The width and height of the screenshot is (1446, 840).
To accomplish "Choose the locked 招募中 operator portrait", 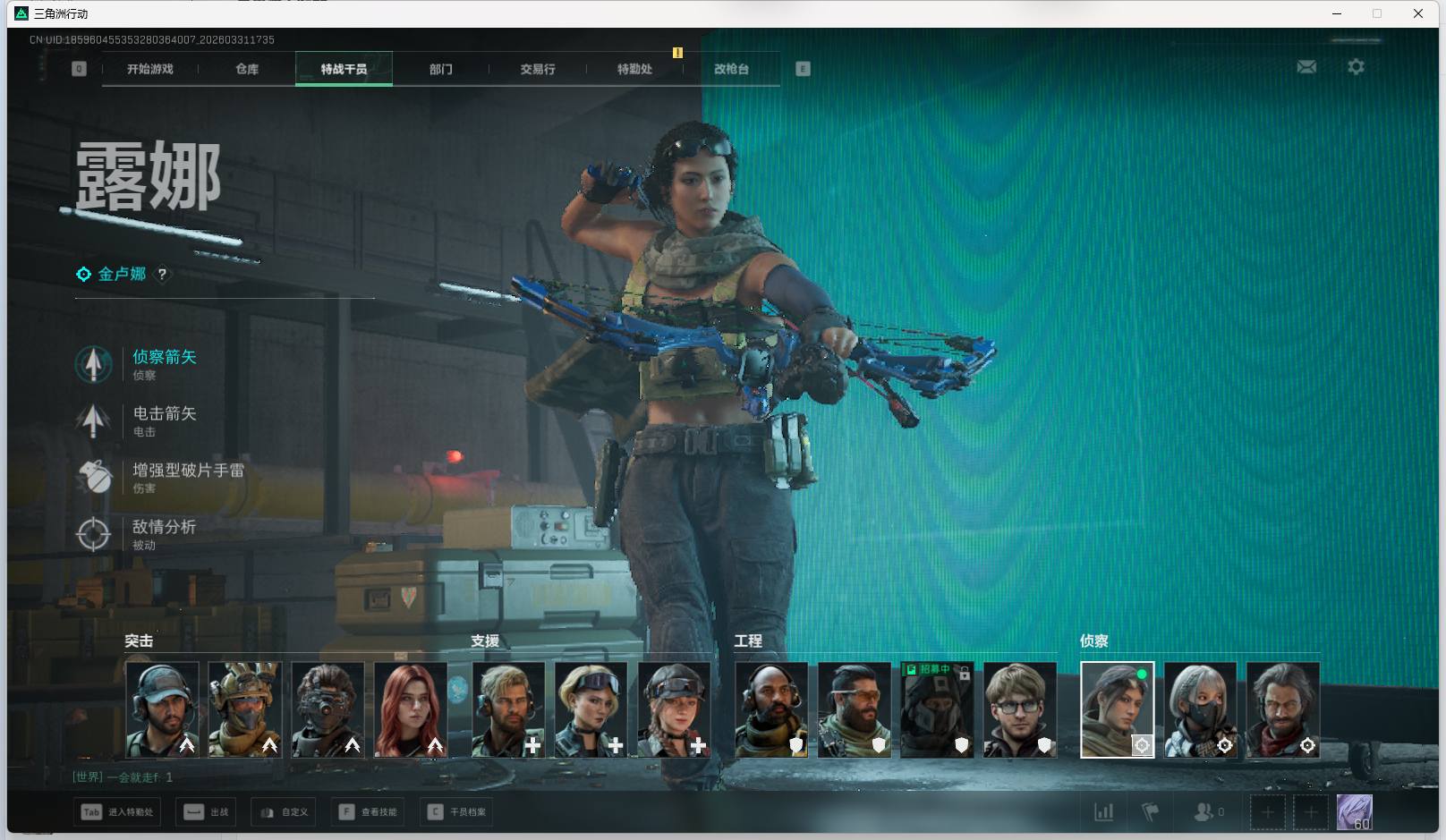I will 937,709.
